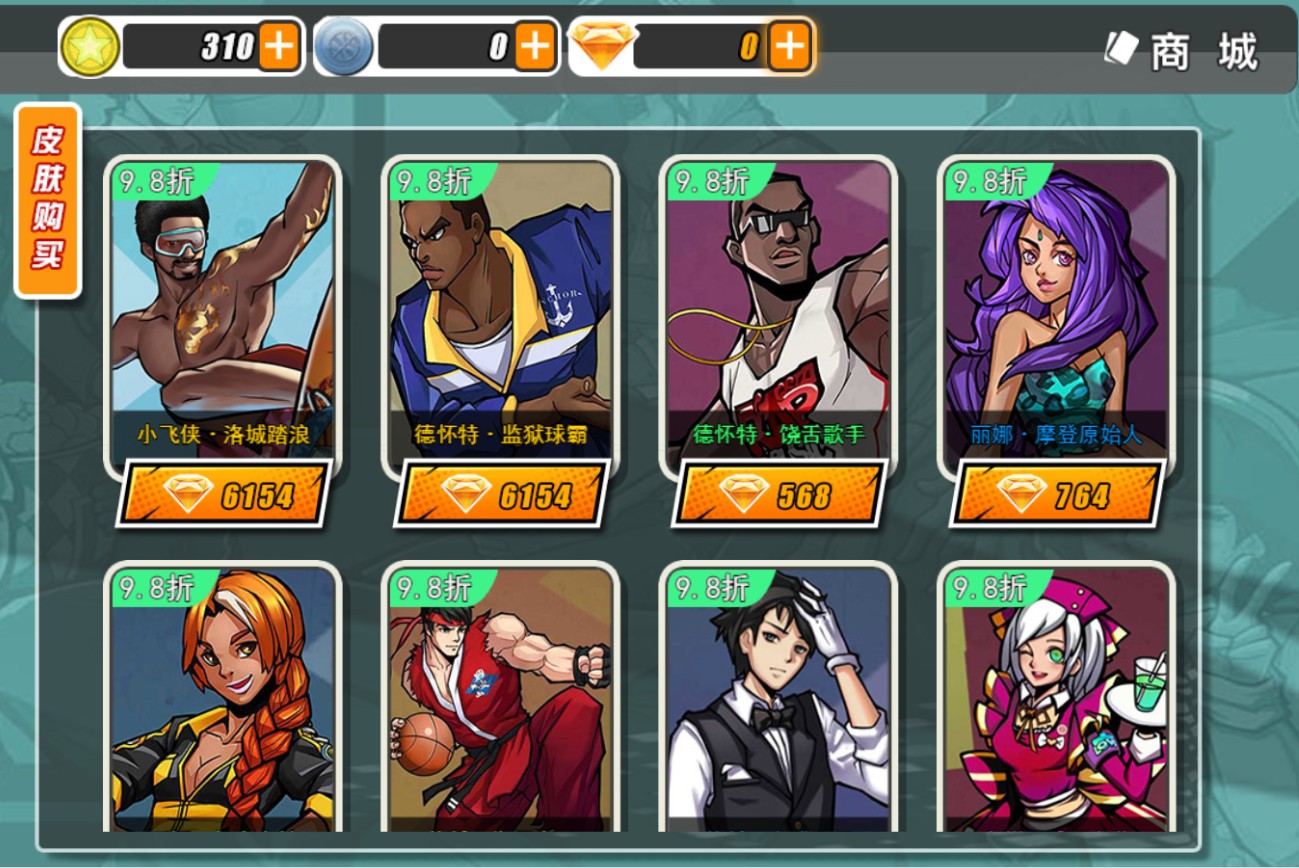
Task: Select the 丽娜·摩登原始人 skin card
Action: [1056, 310]
